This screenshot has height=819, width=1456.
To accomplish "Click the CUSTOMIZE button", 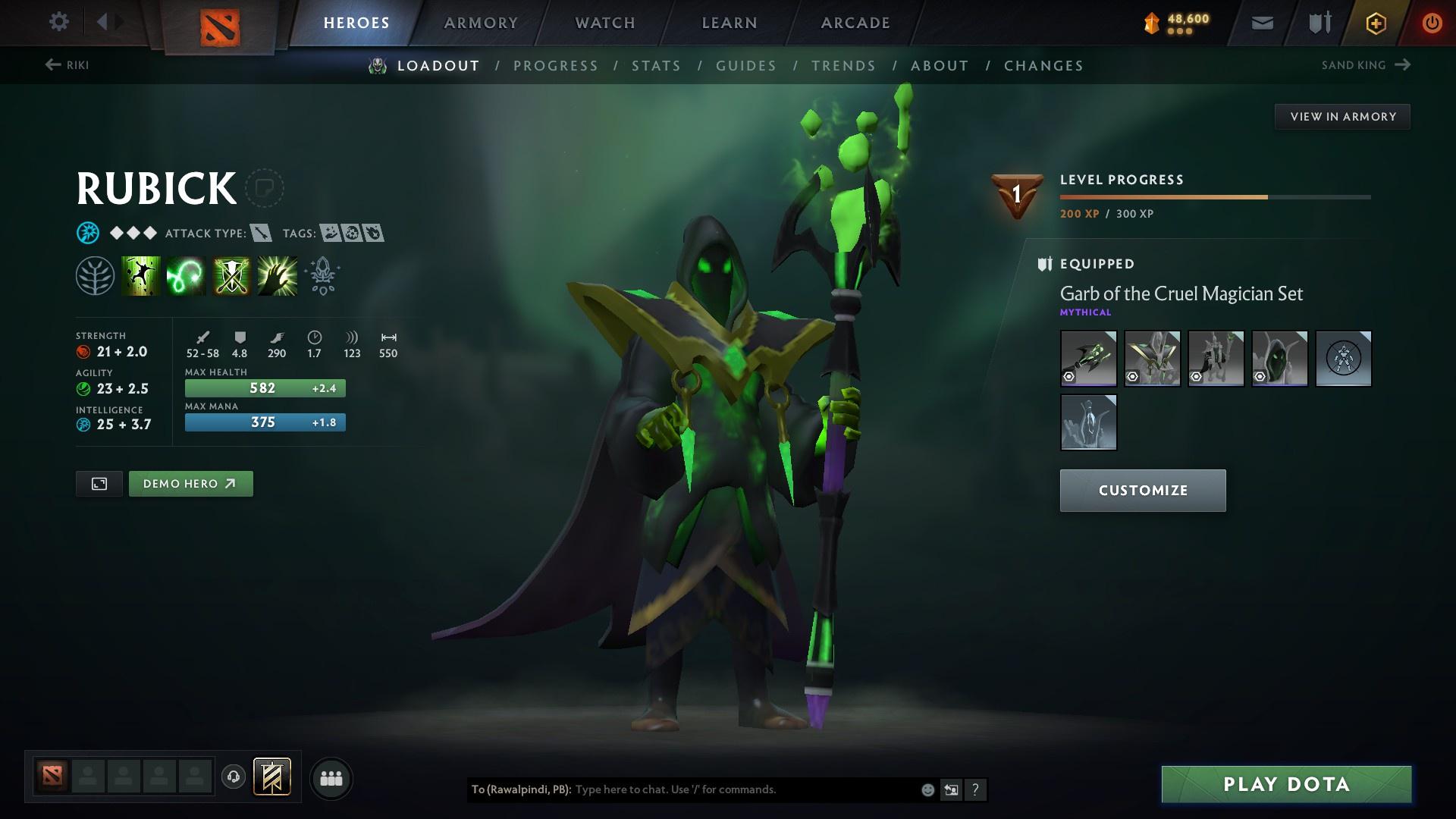I will tap(1142, 490).
